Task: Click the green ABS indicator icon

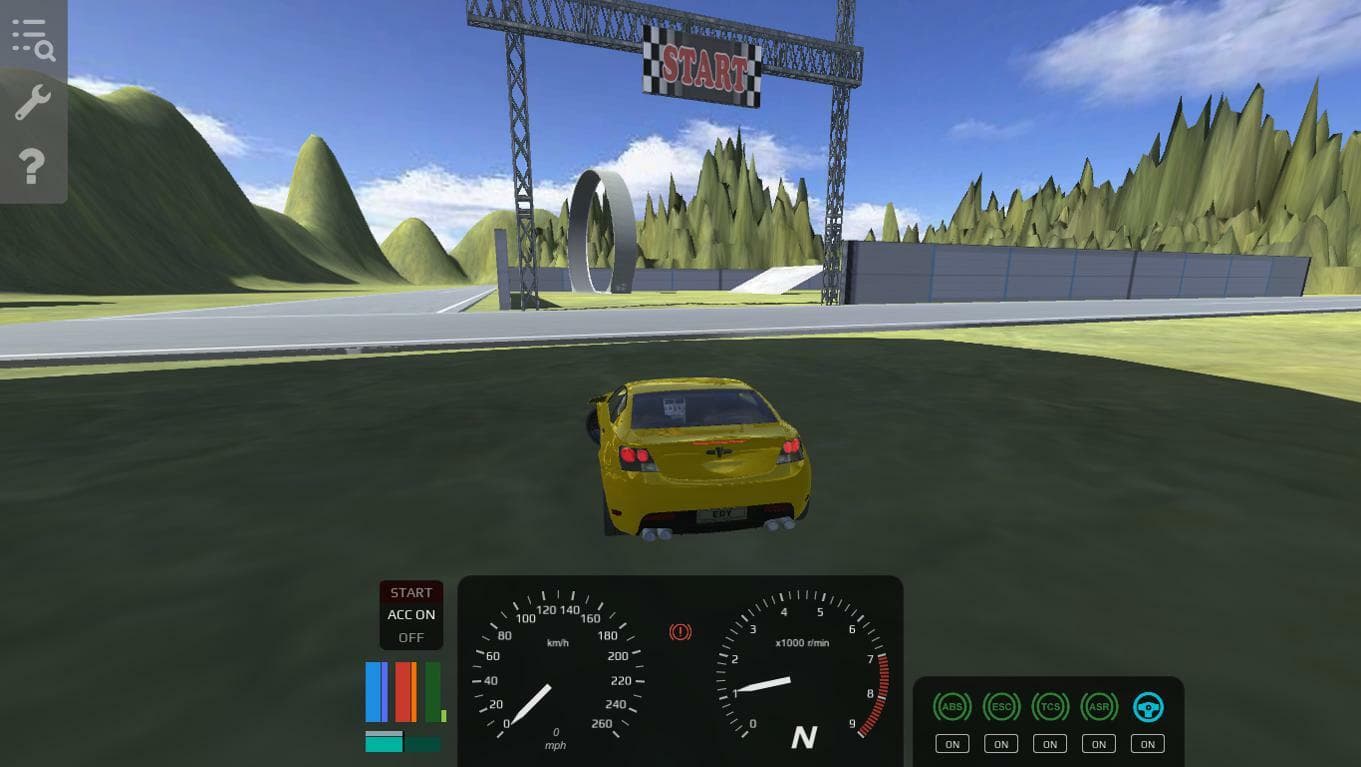Action: click(952, 707)
